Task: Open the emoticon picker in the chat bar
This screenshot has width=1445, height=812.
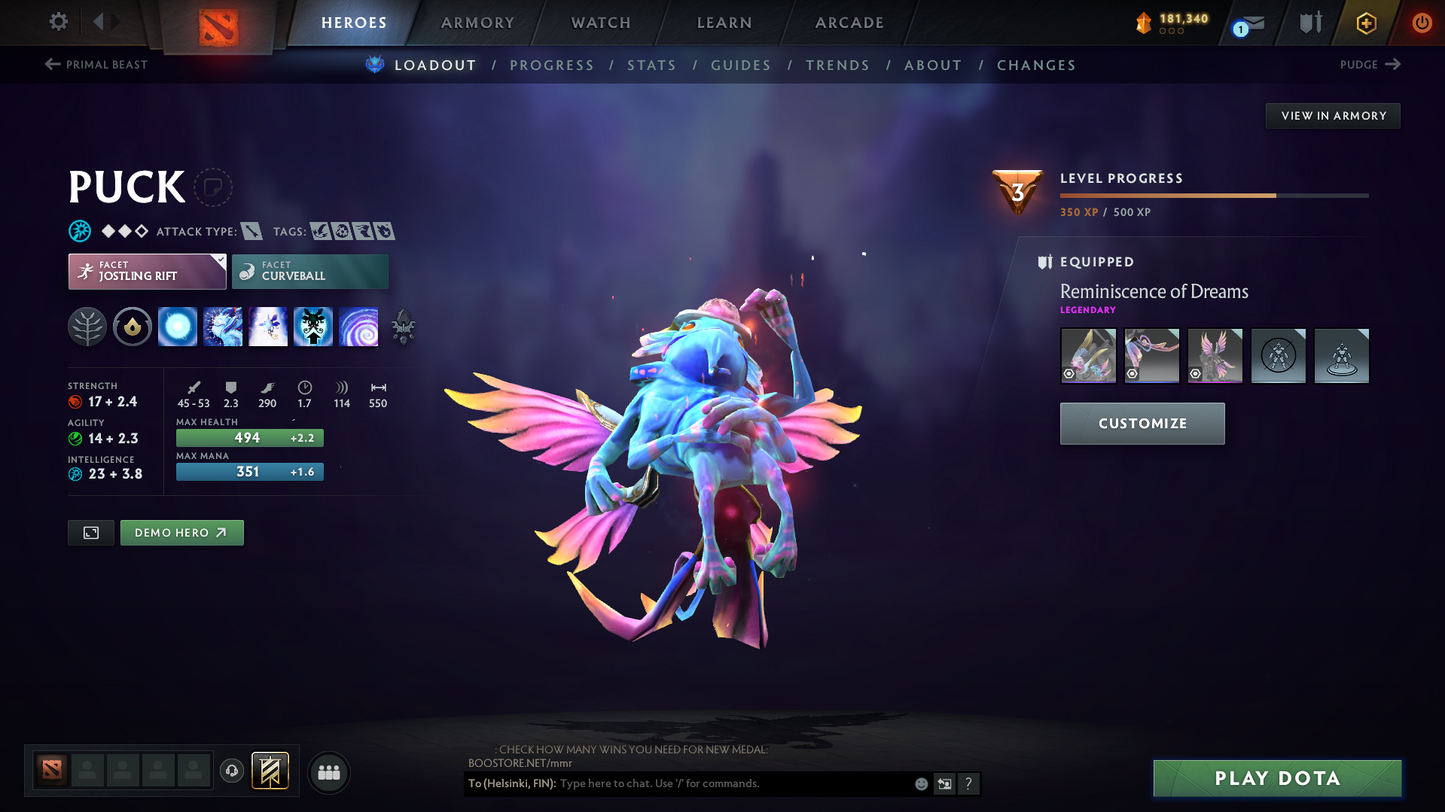Action: pyautogui.click(x=920, y=784)
